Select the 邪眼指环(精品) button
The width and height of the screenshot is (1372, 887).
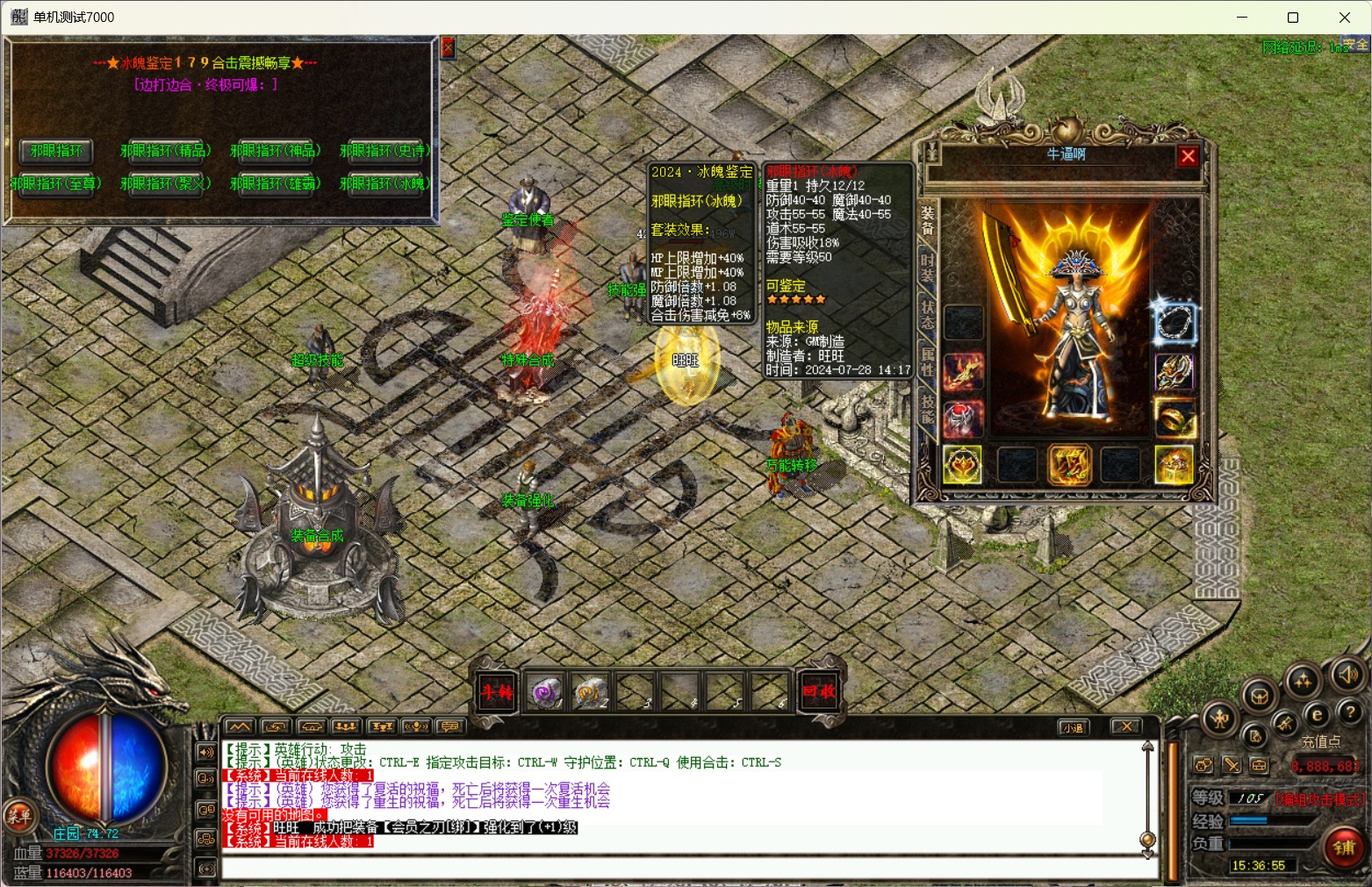(x=165, y=150)
